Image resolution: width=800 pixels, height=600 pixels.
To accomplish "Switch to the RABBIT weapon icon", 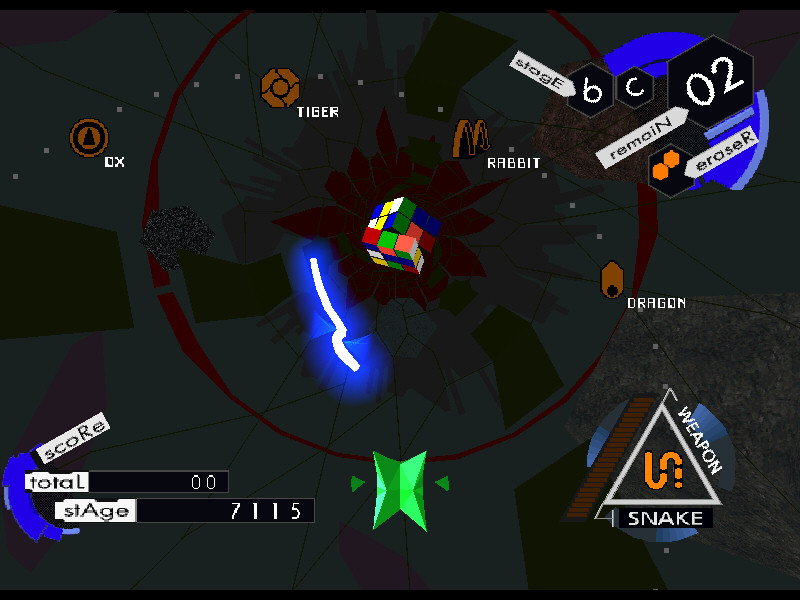I will pyautogui.click(x=469, y=138).
